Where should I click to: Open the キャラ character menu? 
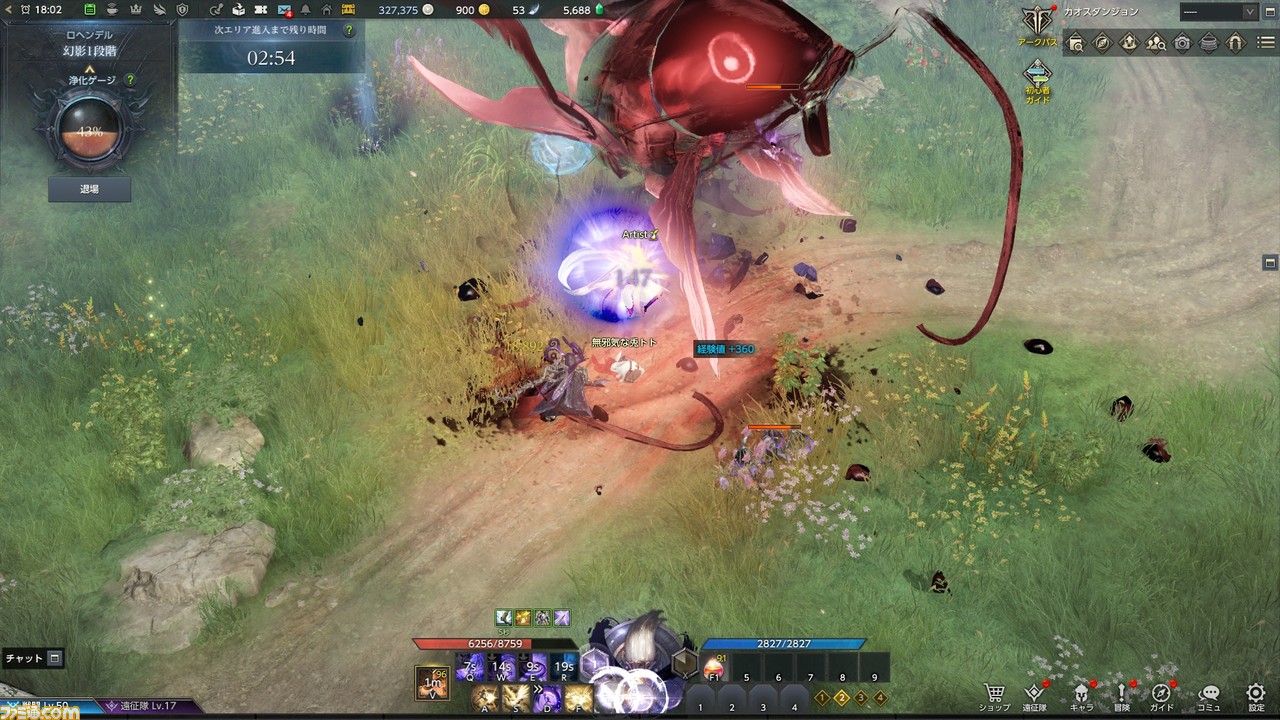click(1081, 696)
